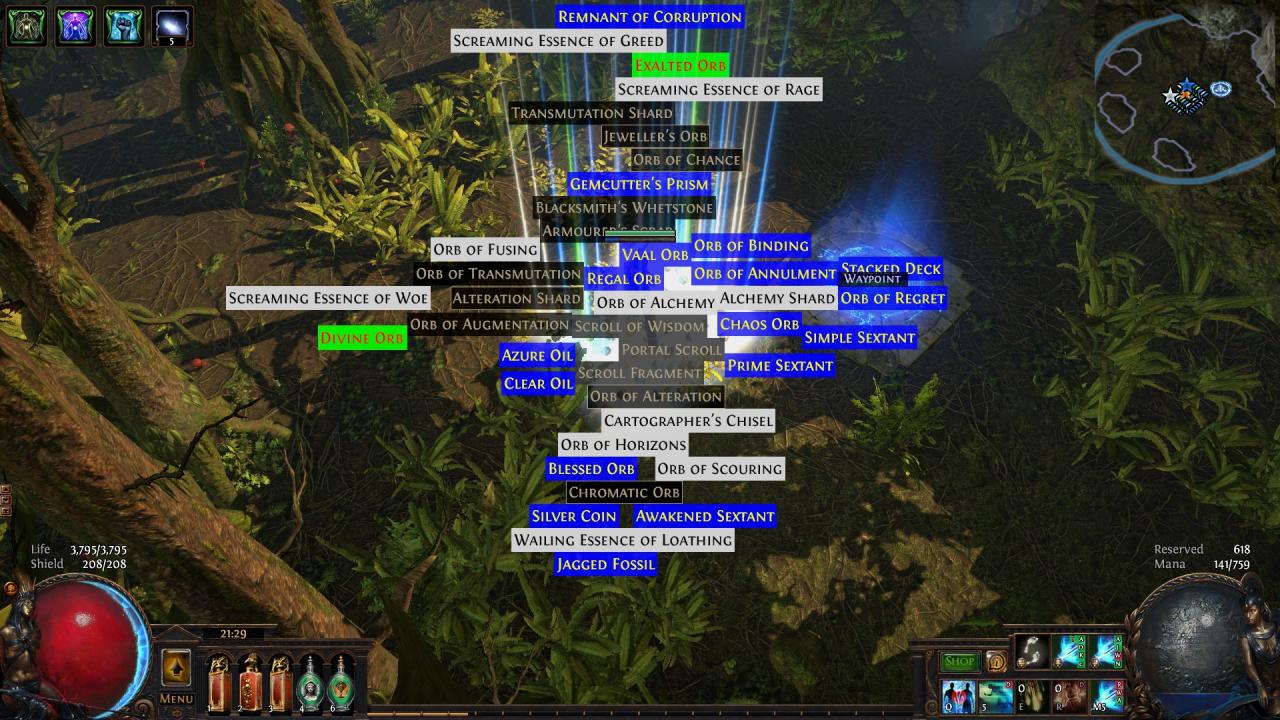Collect the Awakened Sextant label

tap(704, 517)
